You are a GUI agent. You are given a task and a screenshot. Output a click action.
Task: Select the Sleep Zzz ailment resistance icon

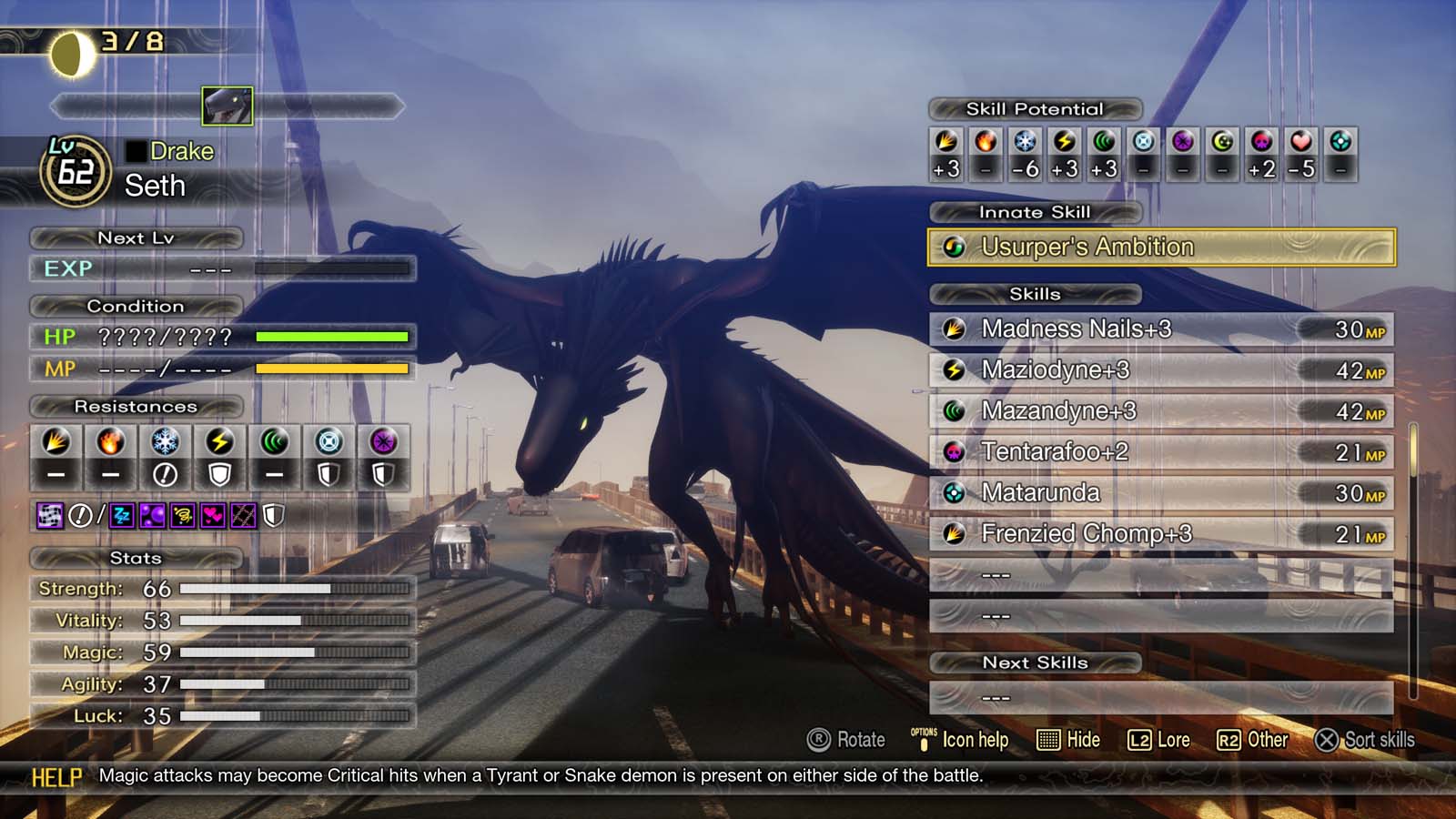(x=120, y=517)
